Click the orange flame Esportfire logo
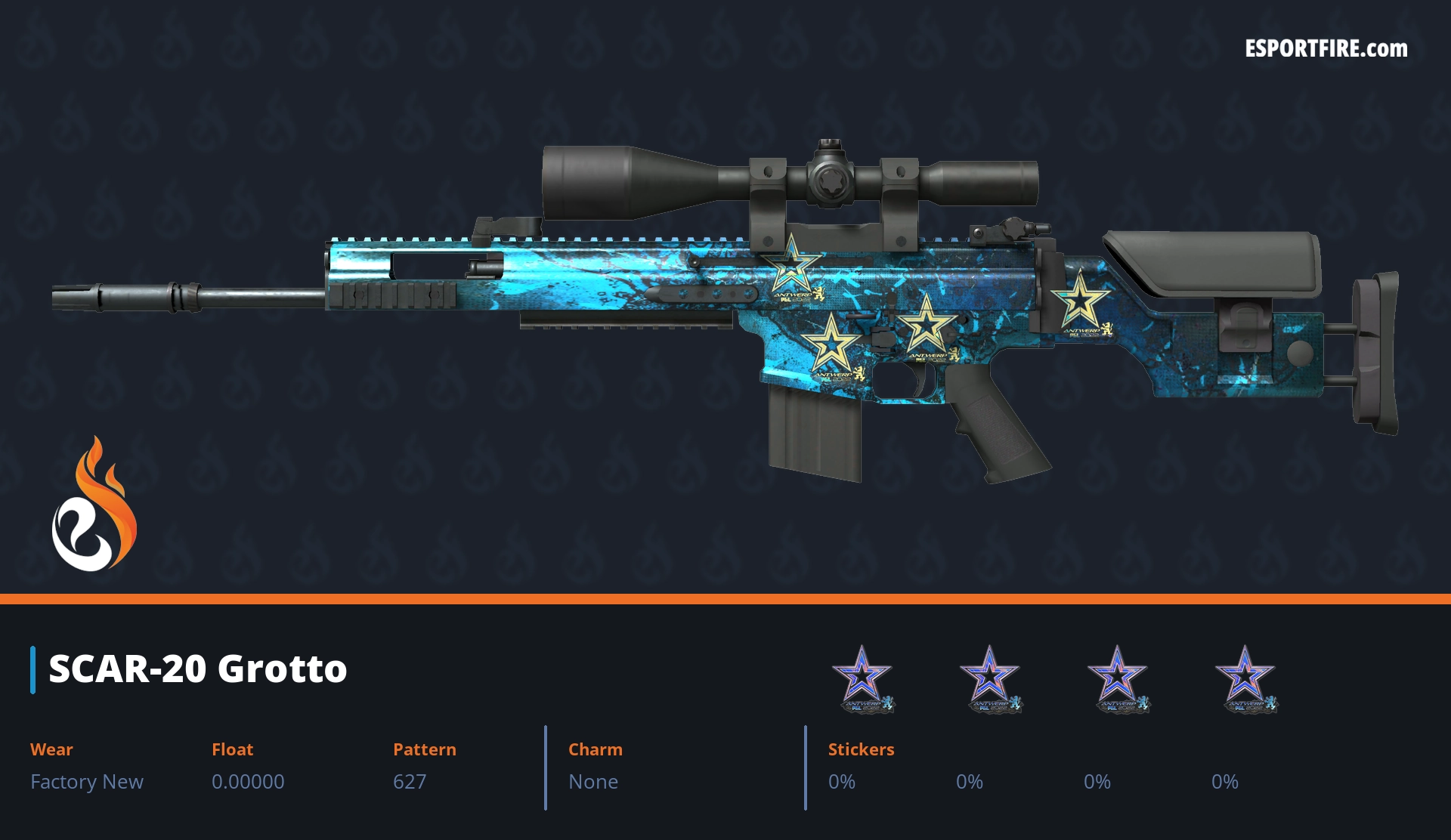This screenshot has width=1451, height=840. 94,505
